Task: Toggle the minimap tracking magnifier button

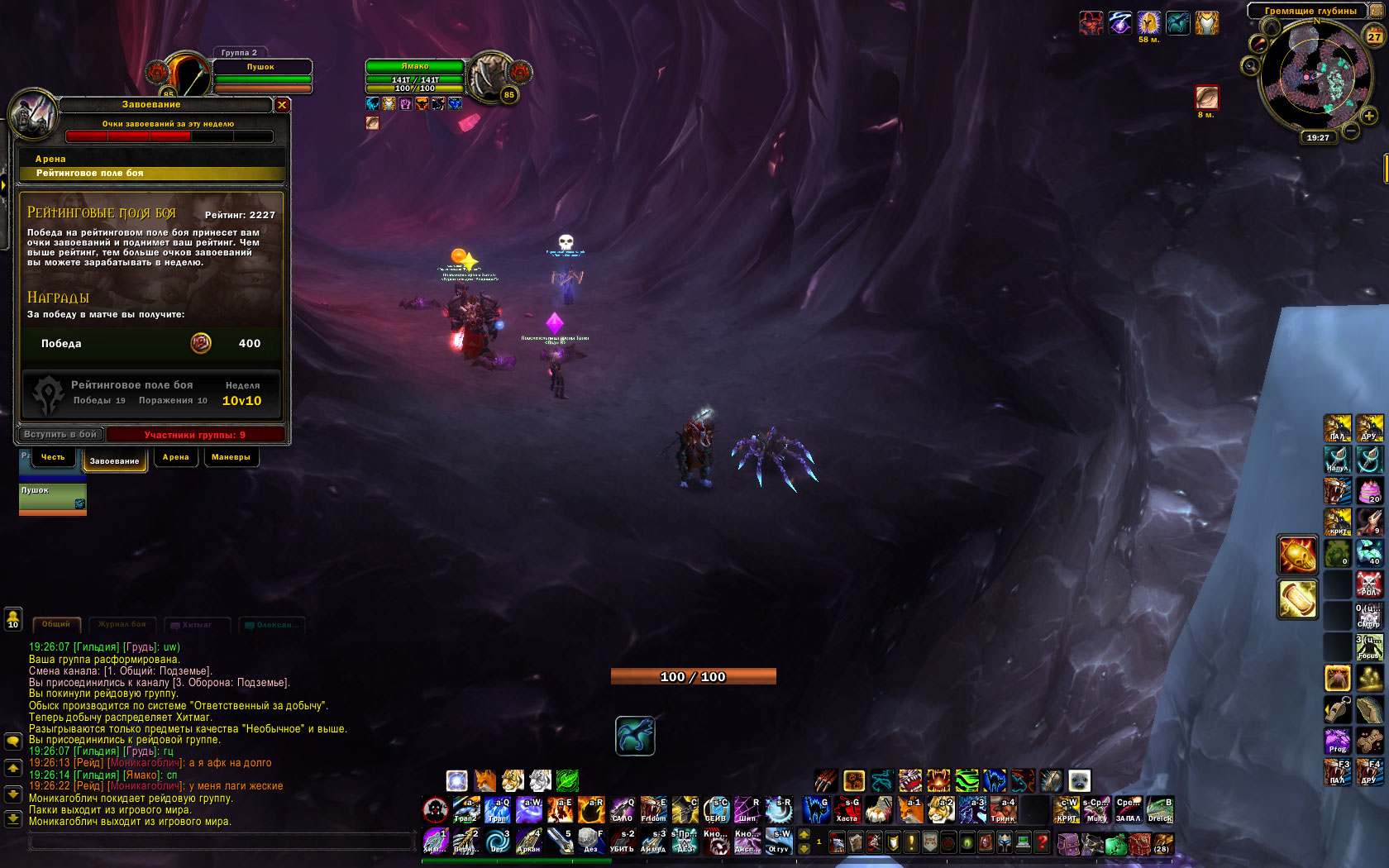Action: click(x=1250, y=65)
